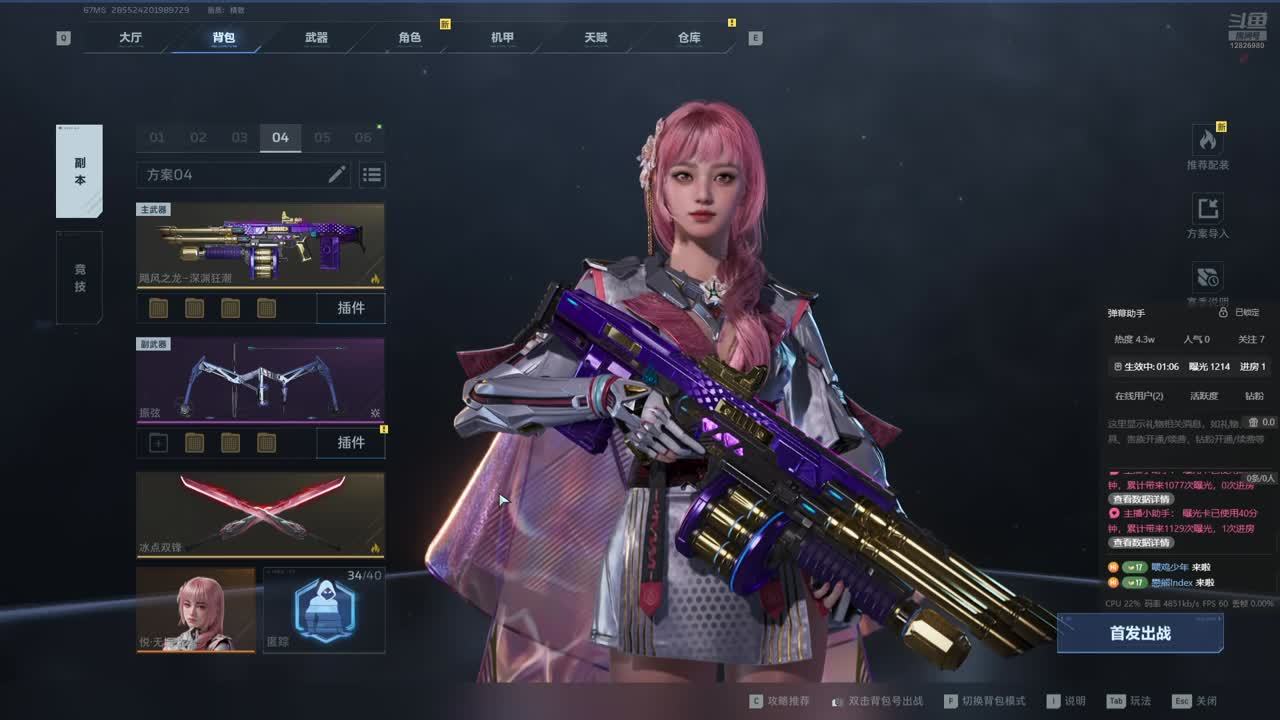Screen dimensions: 1280x720
Task: Switch to 竞技 competitive mode tab
Action: pyautogui.click(x=79, y=278)
